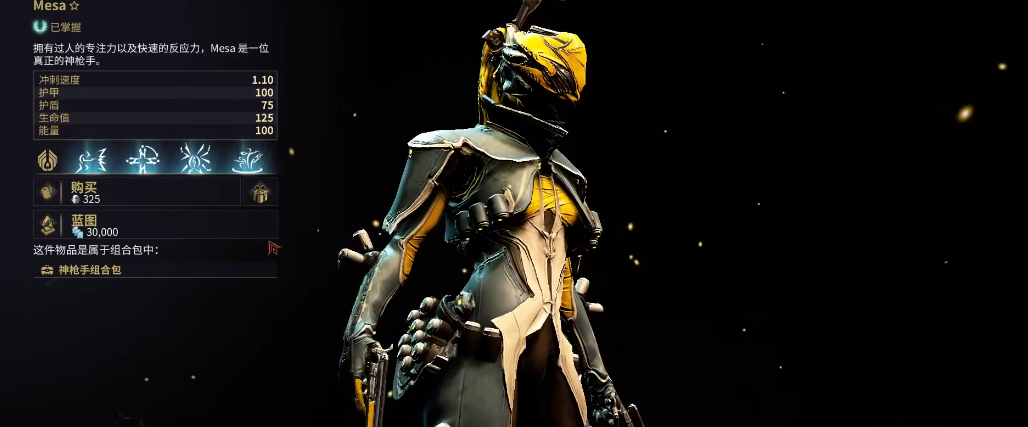Select Mesa's passive ability icon
Screen dimensions: 1028x427
[x=47, y=159]
